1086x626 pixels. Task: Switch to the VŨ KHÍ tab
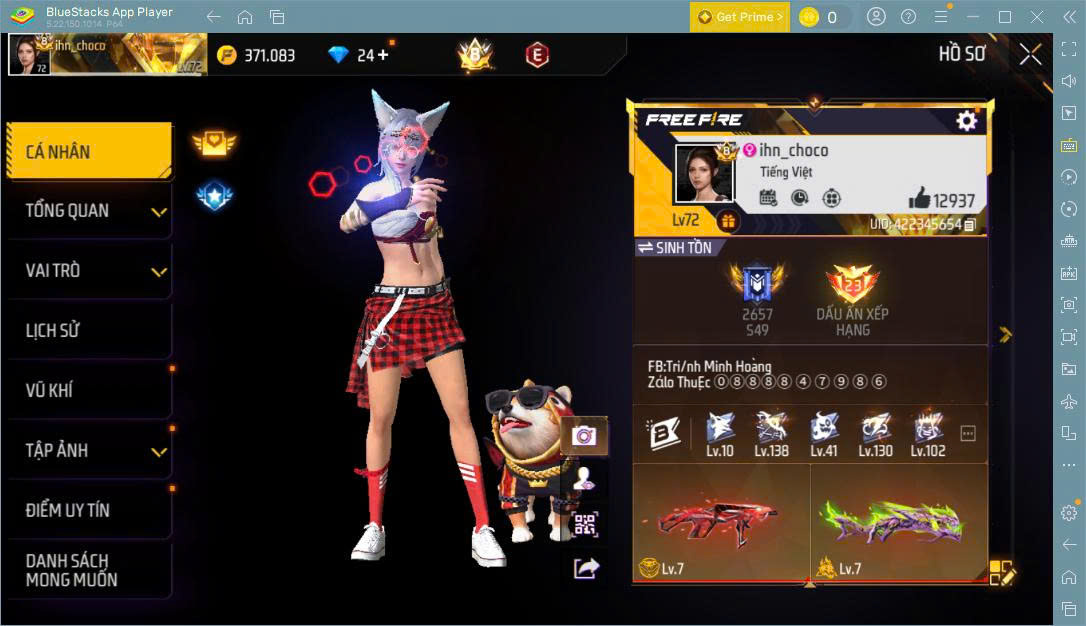pyautogui.click(x=88, y=390)
